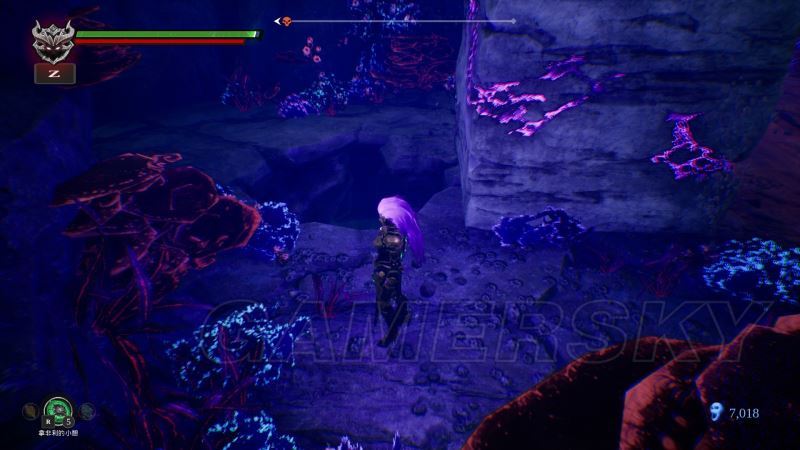Viewport: 800px width, 450px height.
Task: Select the dimmed right item slot
Action: pyautogui.click(x=88, y=410)
